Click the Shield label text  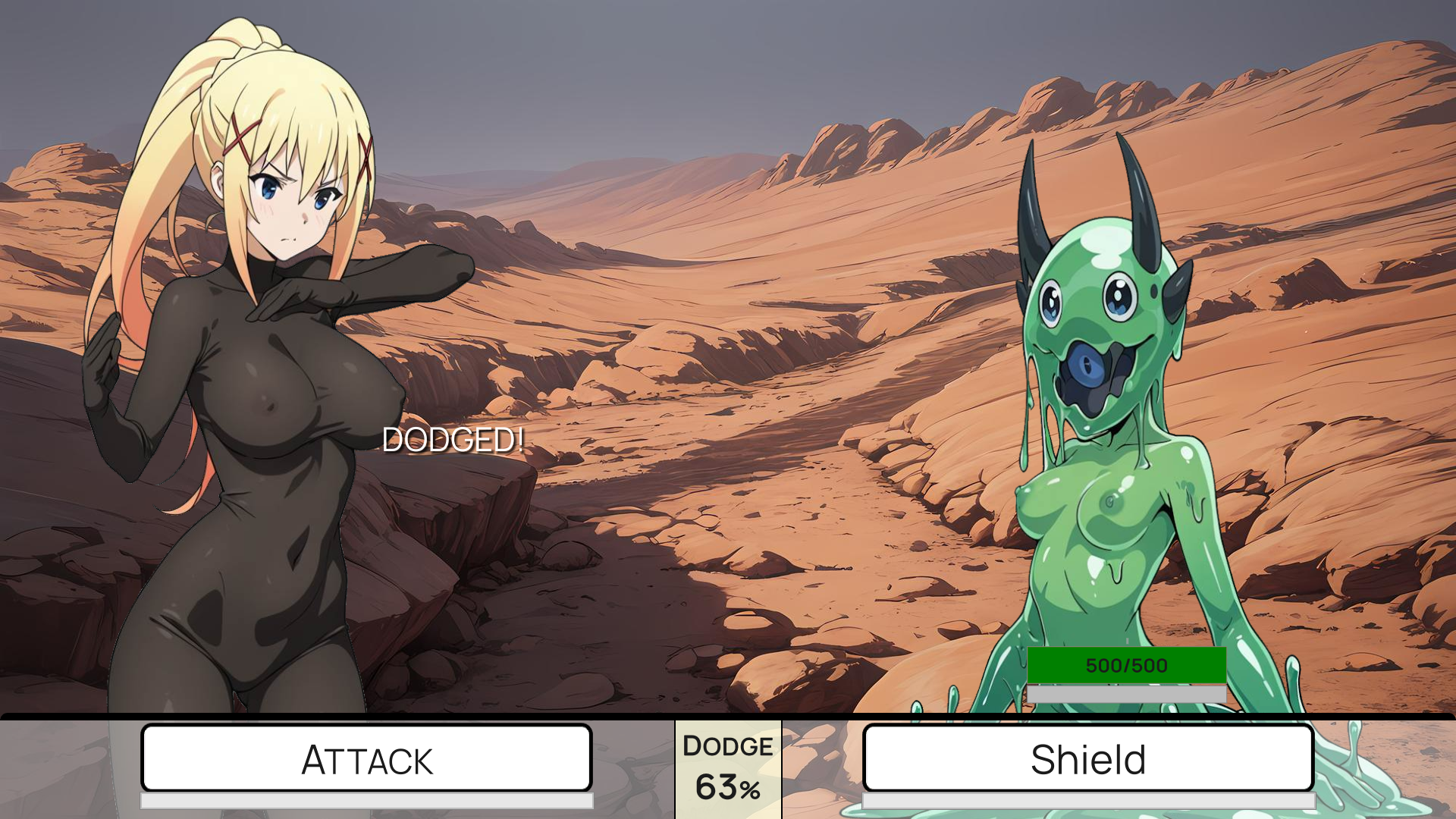tap(1087, 758)
